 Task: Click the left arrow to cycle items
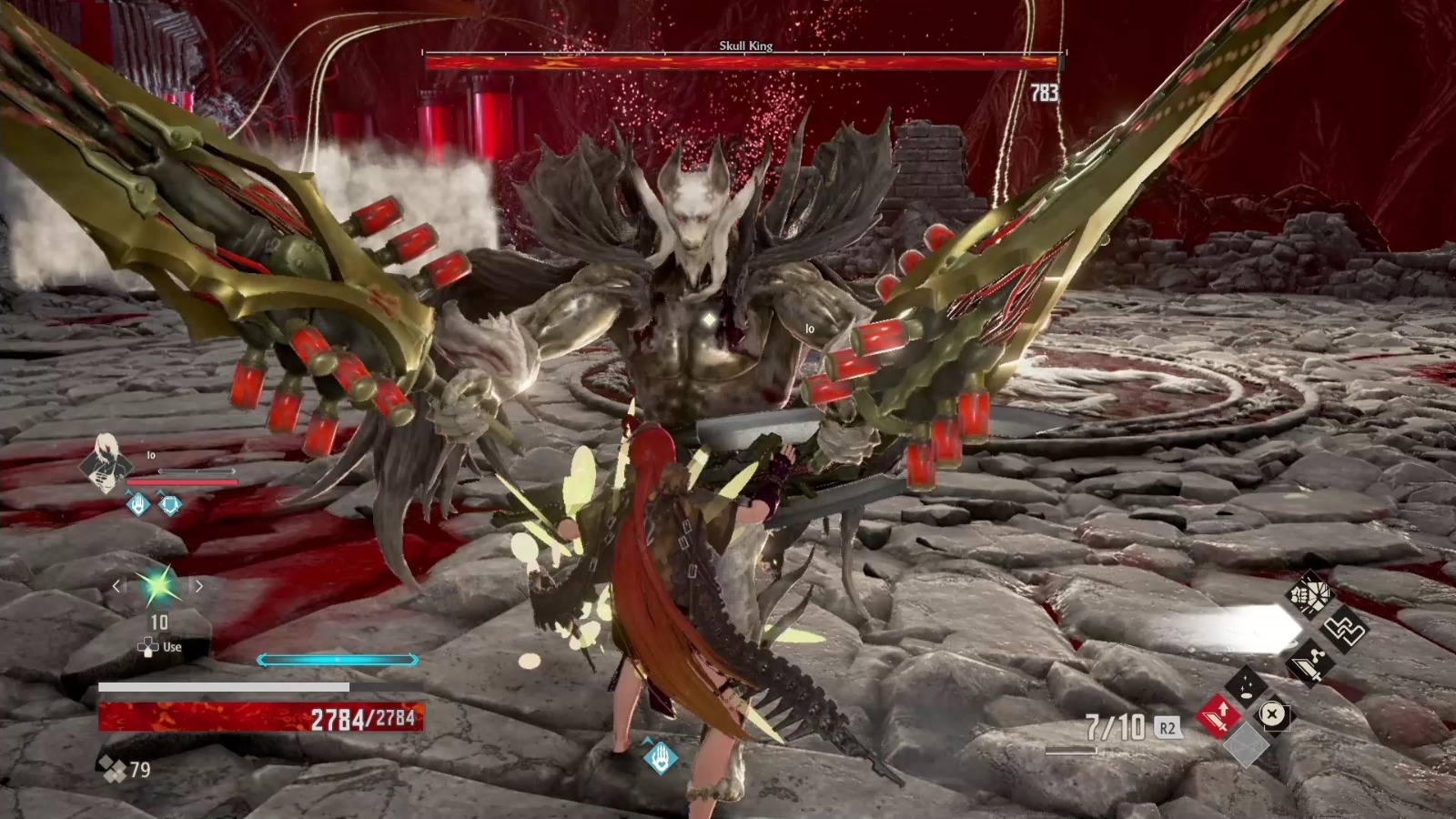click(x=116, y=585)
